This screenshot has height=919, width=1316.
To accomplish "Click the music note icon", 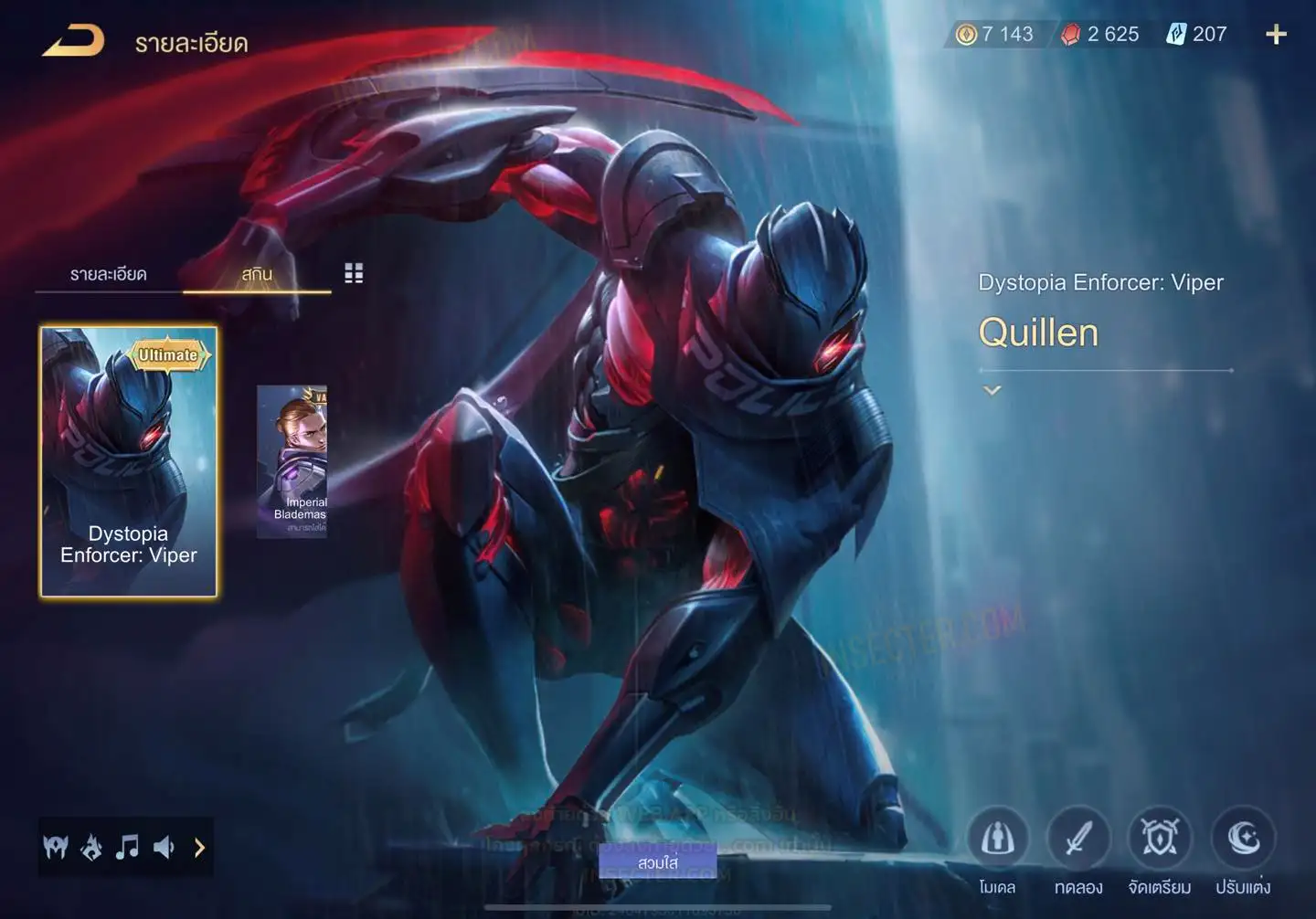I will 127,848.
